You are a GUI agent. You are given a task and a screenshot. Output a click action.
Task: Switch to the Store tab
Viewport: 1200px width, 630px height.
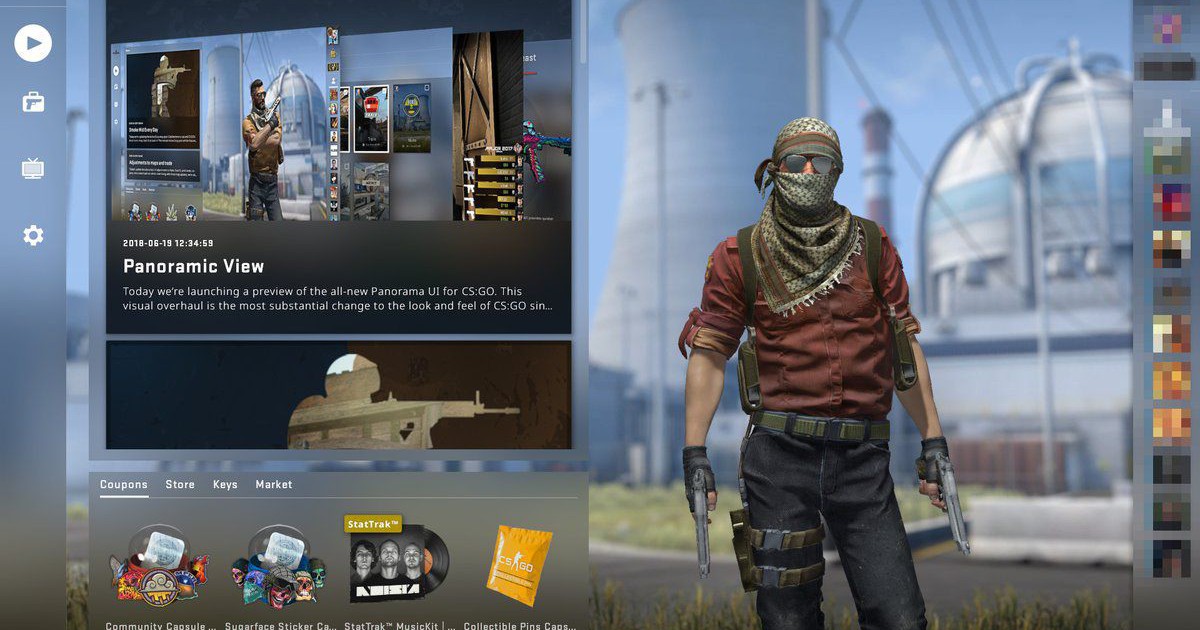click(180, 484)
